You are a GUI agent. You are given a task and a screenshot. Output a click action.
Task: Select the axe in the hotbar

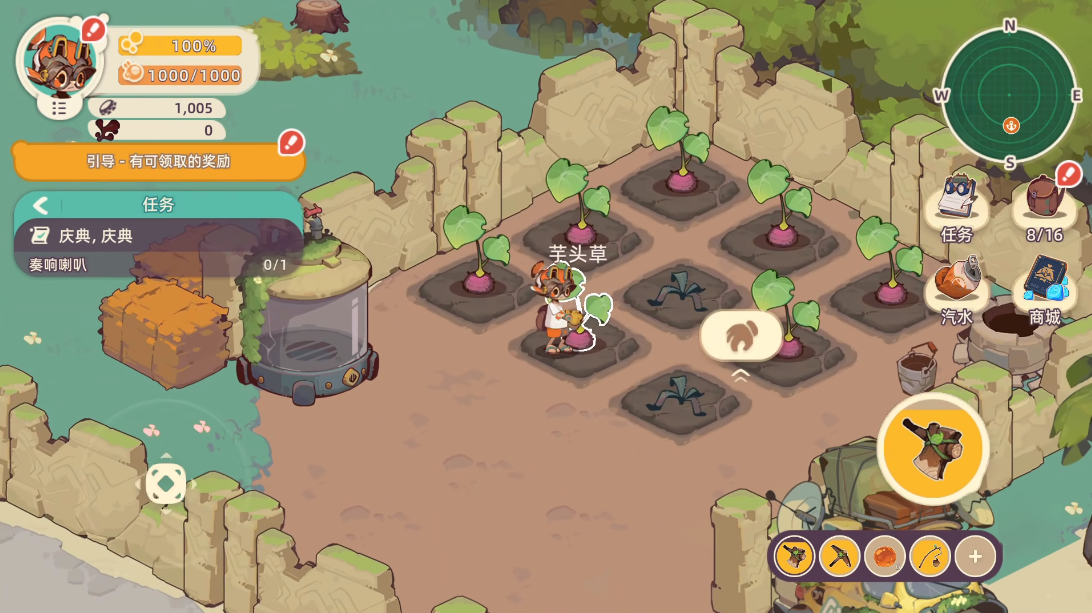click(x=795, y=556)
